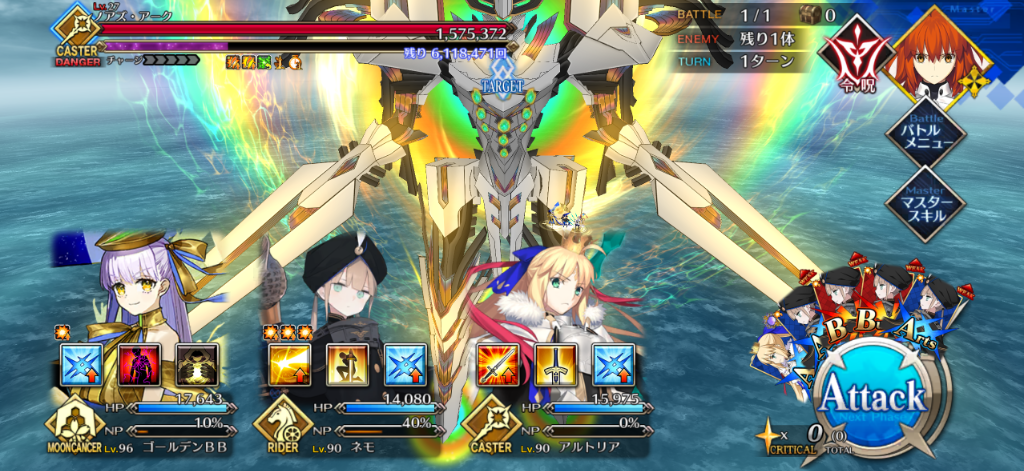Select the enemy Caster's HP bar

[x=300, y=30]
